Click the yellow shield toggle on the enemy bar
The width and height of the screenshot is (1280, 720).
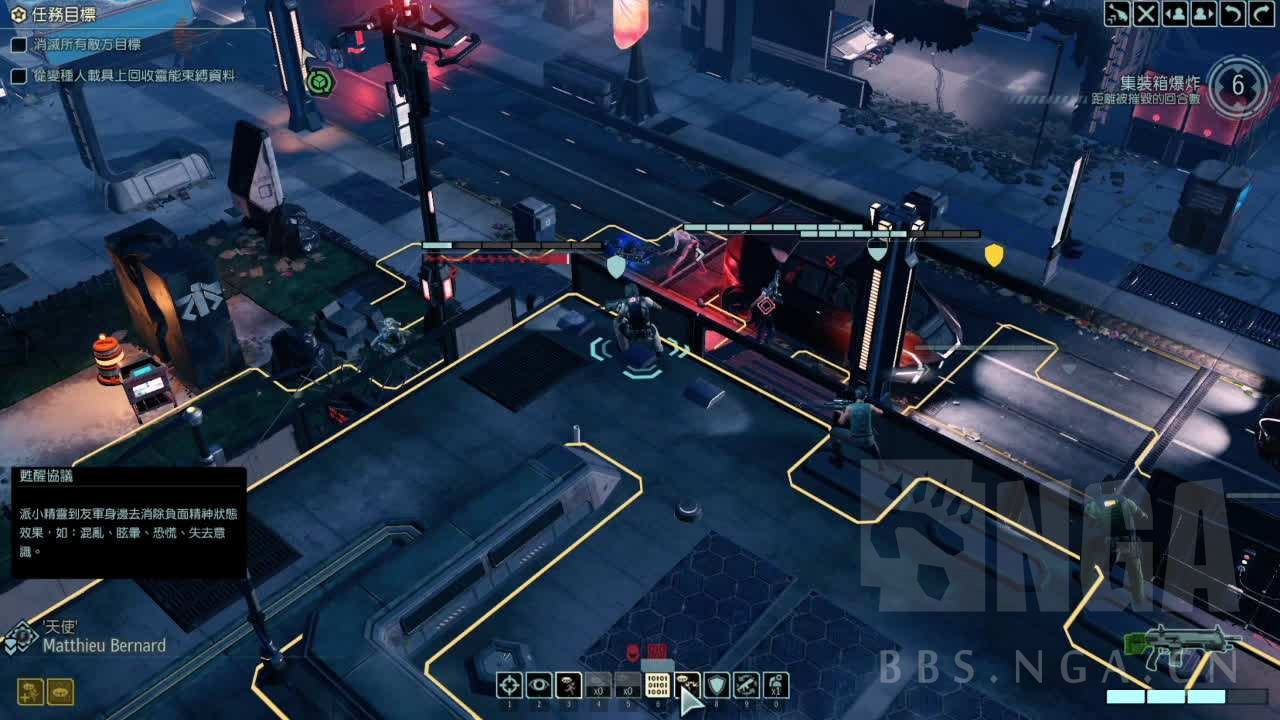[993, 255]
